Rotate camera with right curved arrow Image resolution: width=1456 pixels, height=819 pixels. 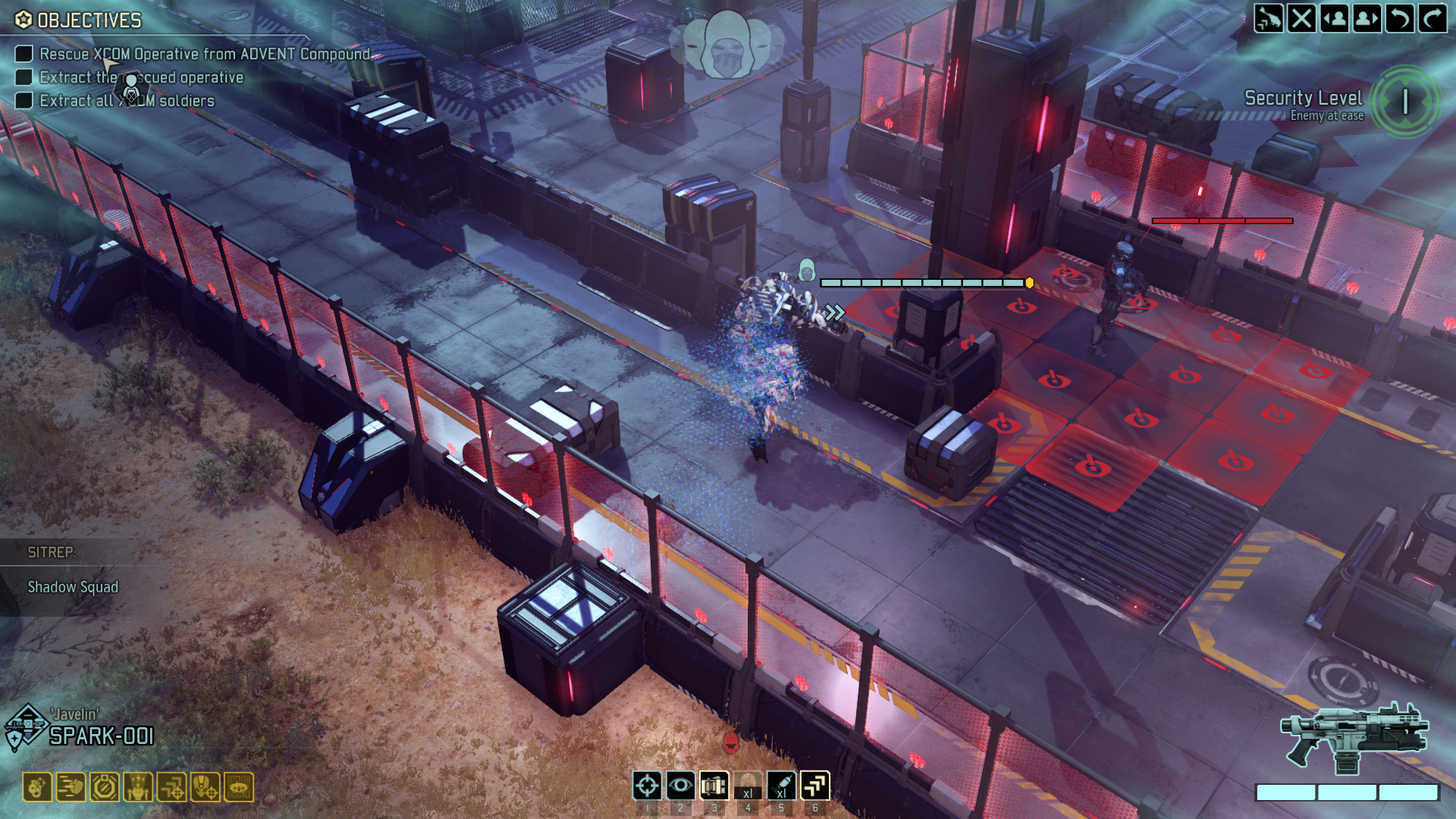1432,18
